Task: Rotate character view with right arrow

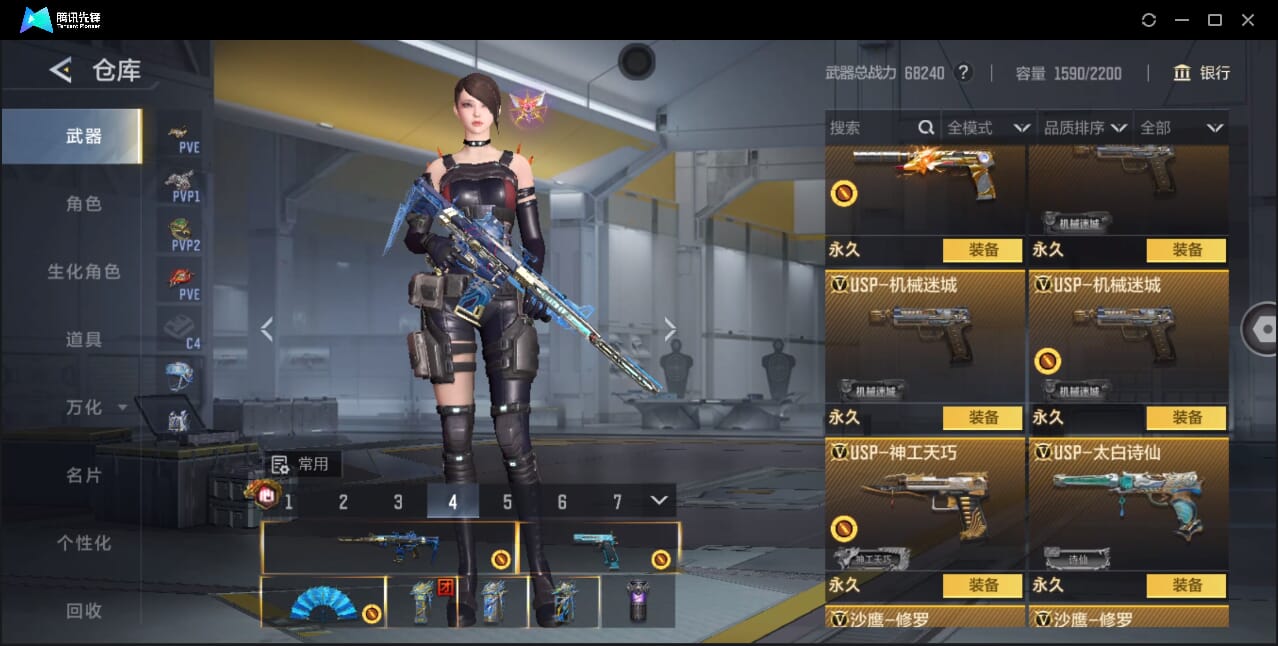Action: 670,329
